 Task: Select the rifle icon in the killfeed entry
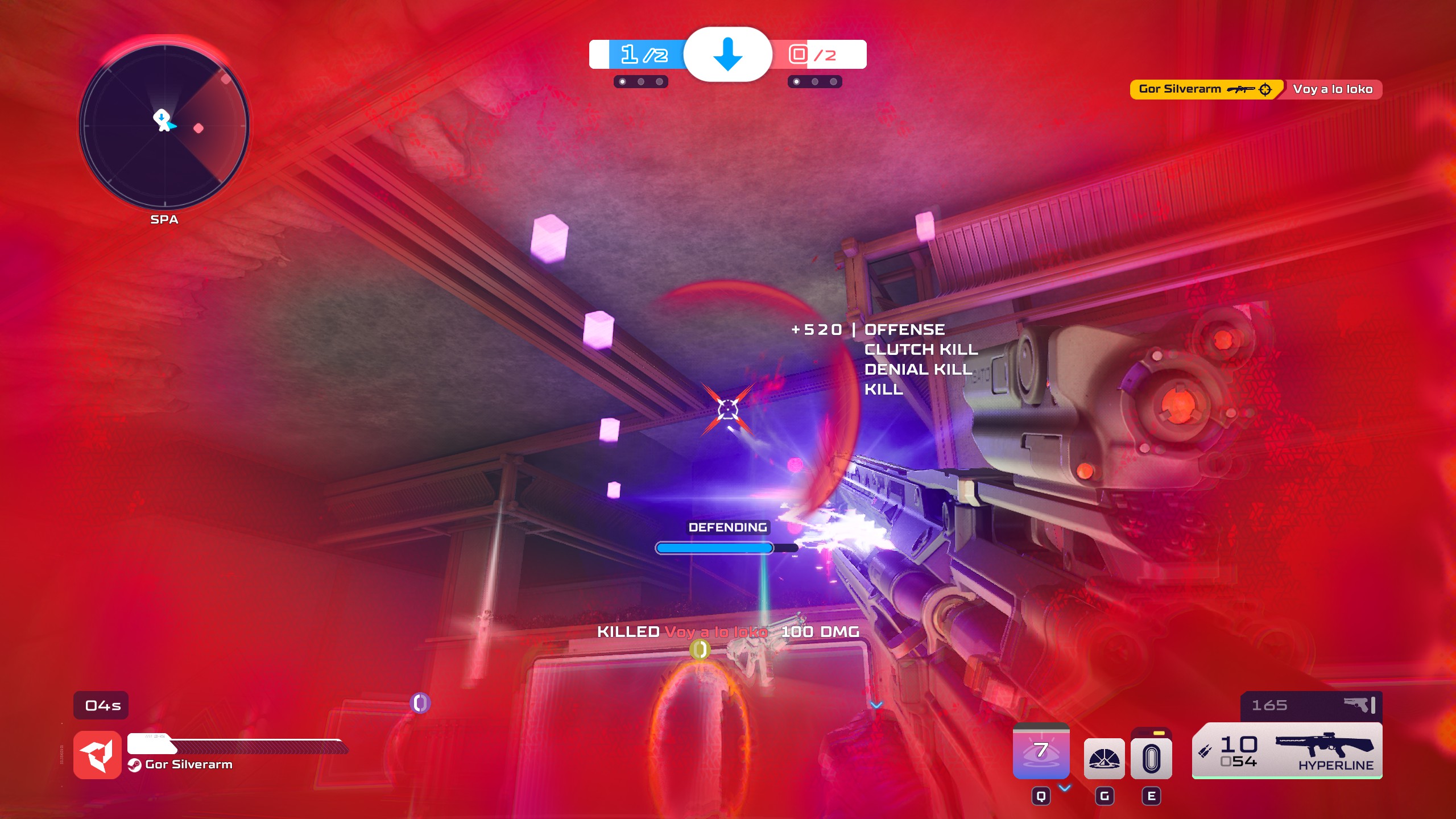point(1241,89)
